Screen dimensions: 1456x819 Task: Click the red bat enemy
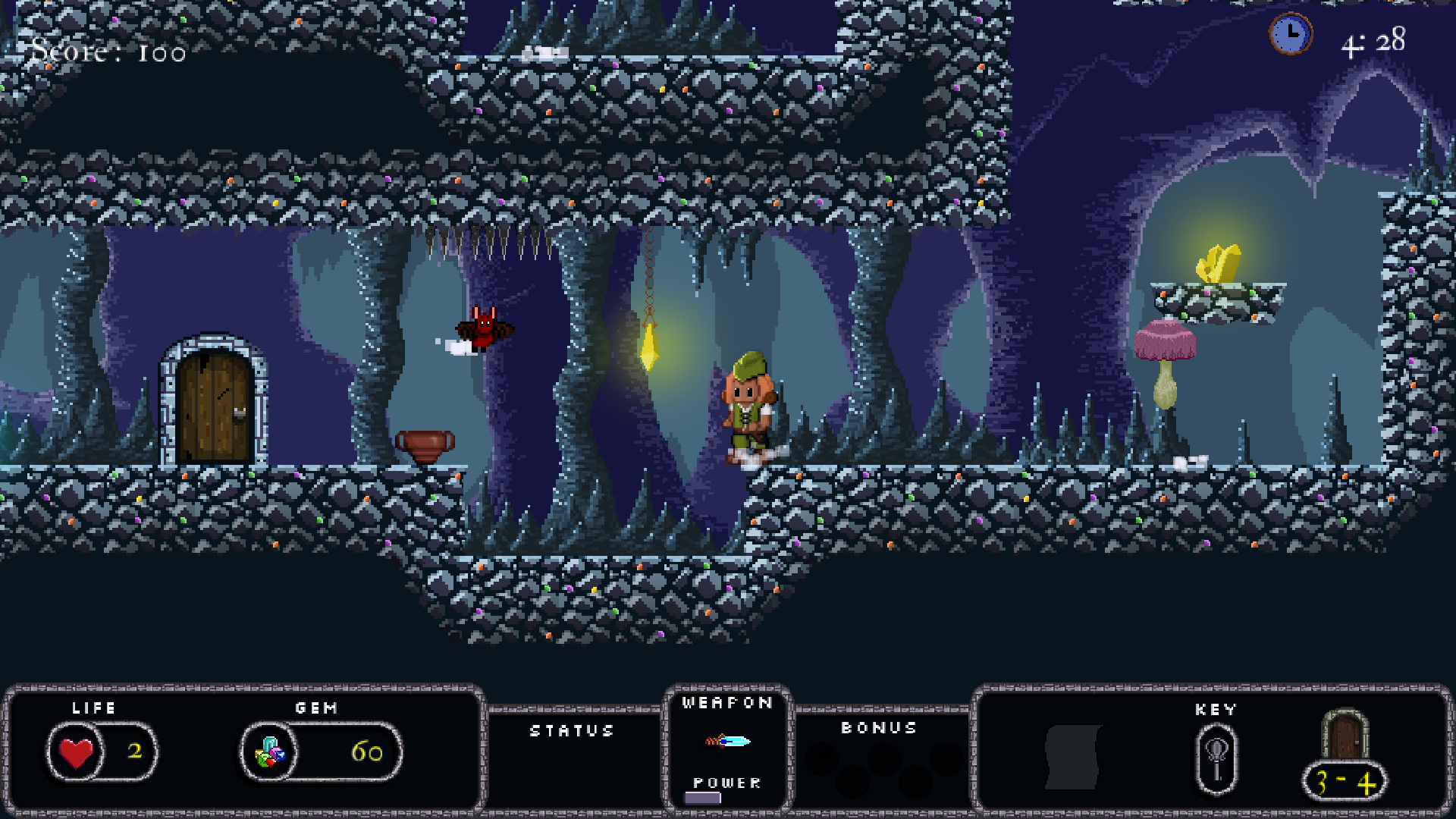click(484, 328)
